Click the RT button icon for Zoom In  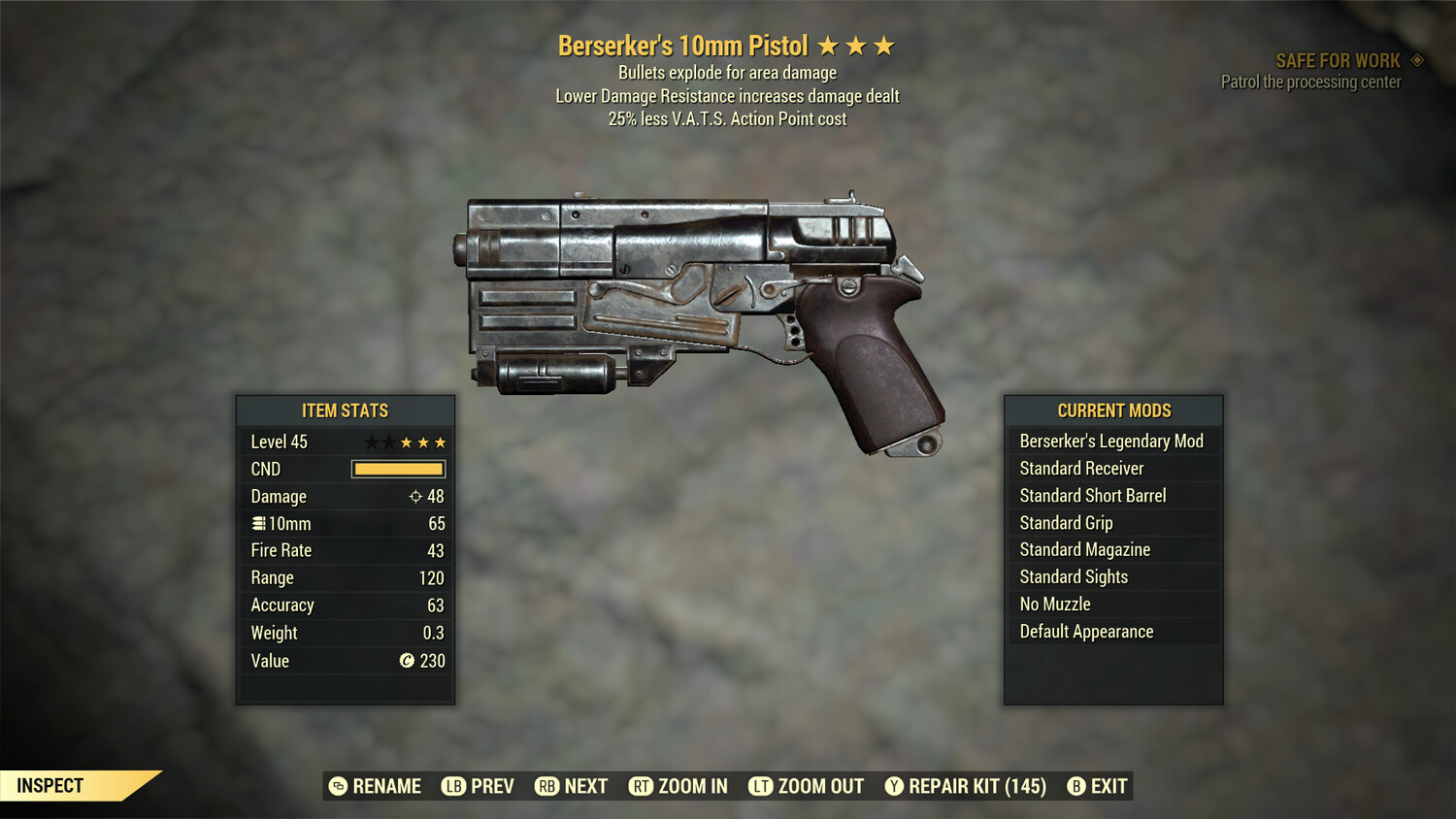coord(642,786)
